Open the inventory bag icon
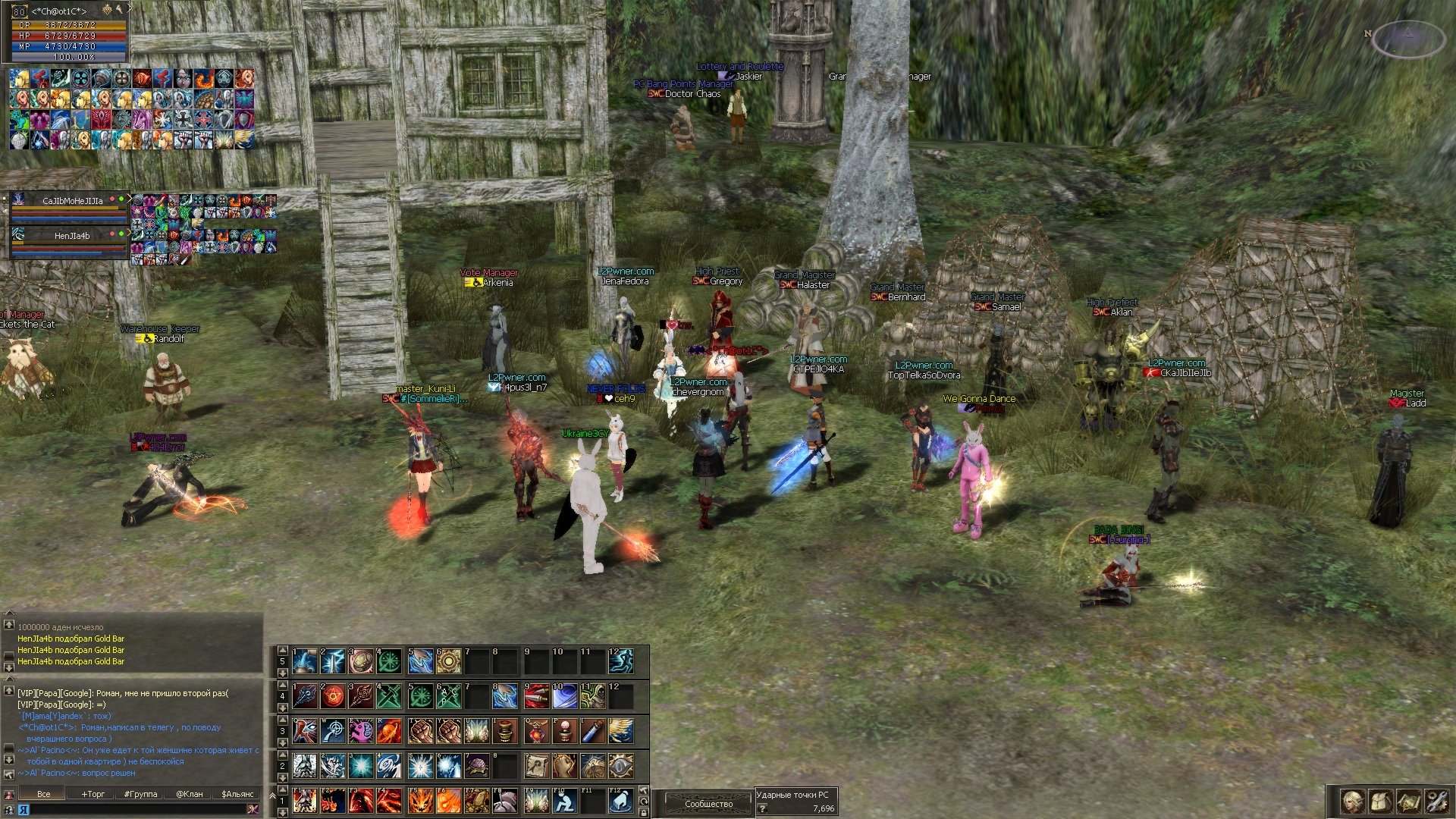Image resolution: width=1456 pixels, height=819 pixels. [x=1380, y=801]
